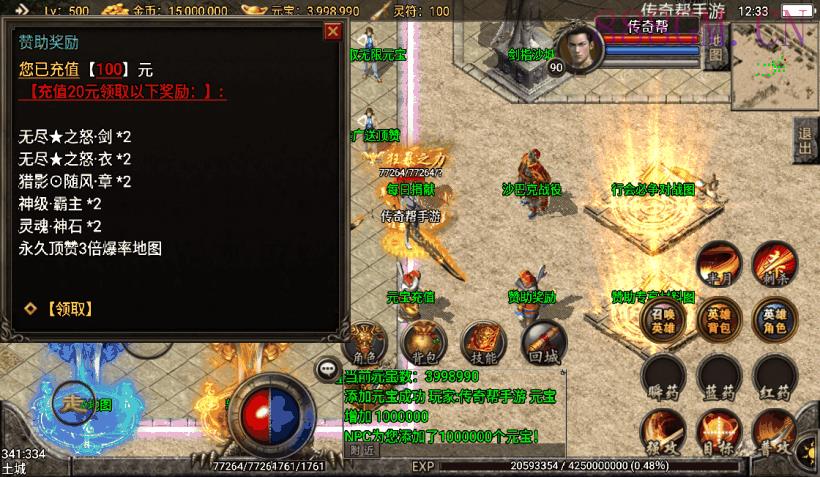Use the 回城 return-to-town scroll
820x477 pixels.
543,340
